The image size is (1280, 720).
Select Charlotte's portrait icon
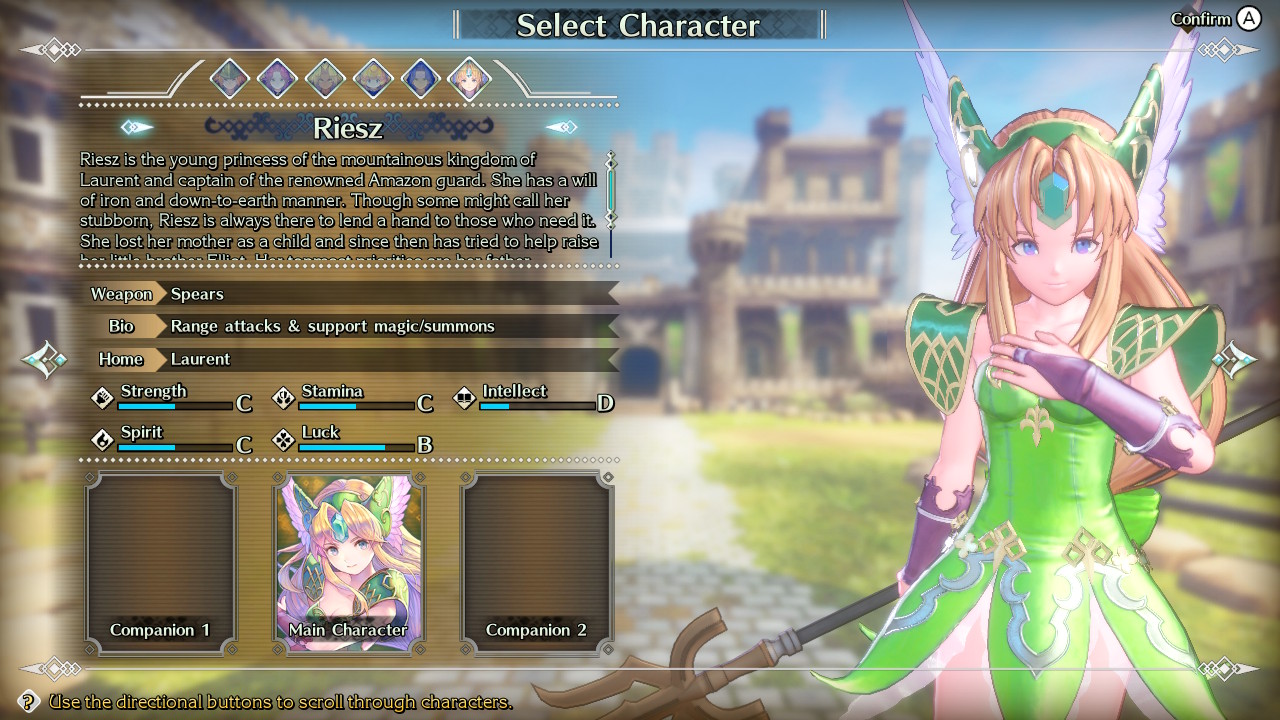click(373, 77)
